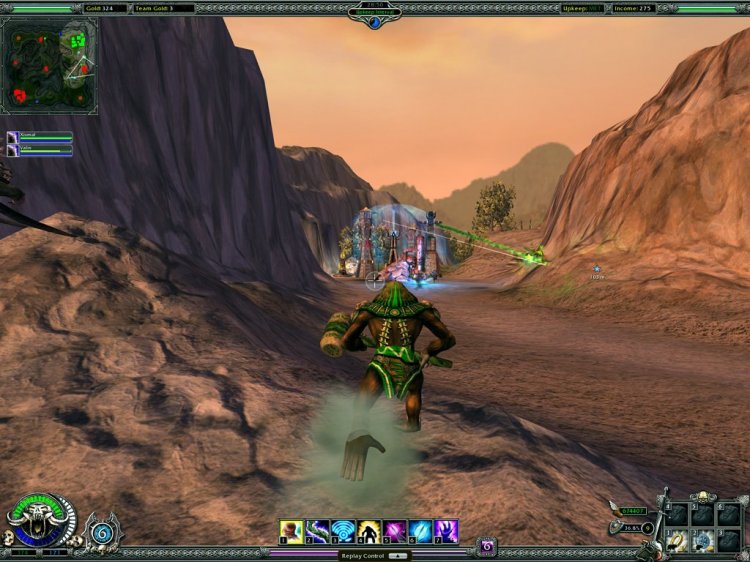Use the blue shield ability in slot 6
750x562 pixels.
point(421,531)
